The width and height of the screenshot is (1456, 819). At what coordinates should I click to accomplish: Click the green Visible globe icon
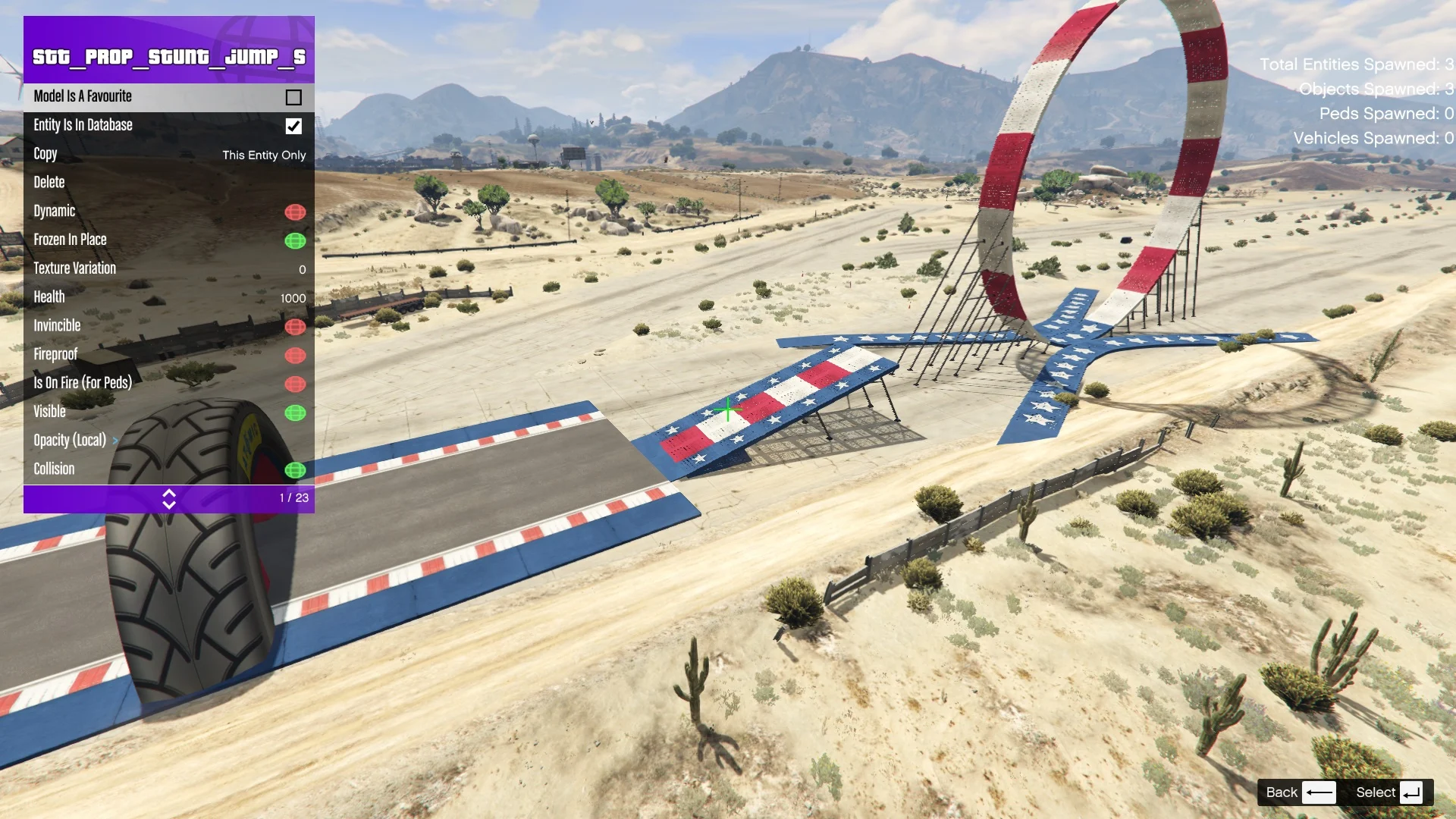click(x=296, y=413)
